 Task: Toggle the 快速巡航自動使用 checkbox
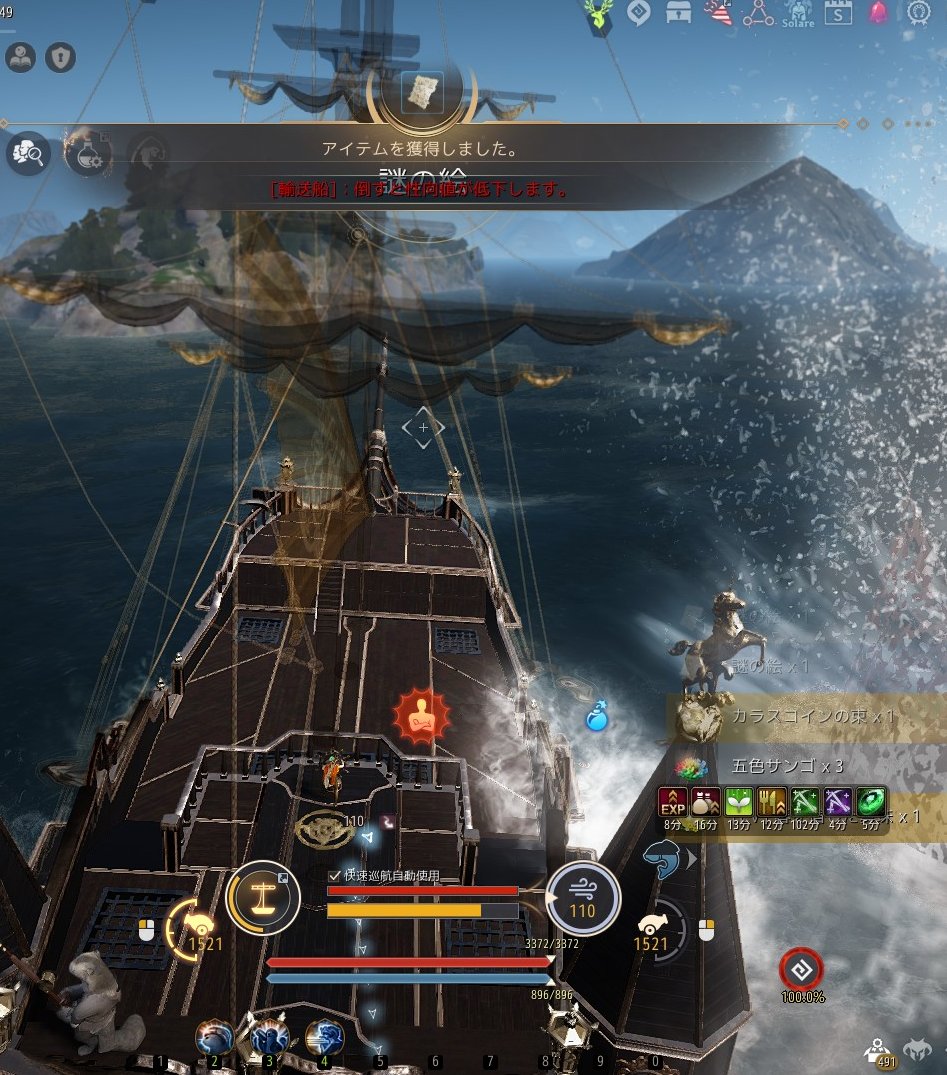(335, 875)
